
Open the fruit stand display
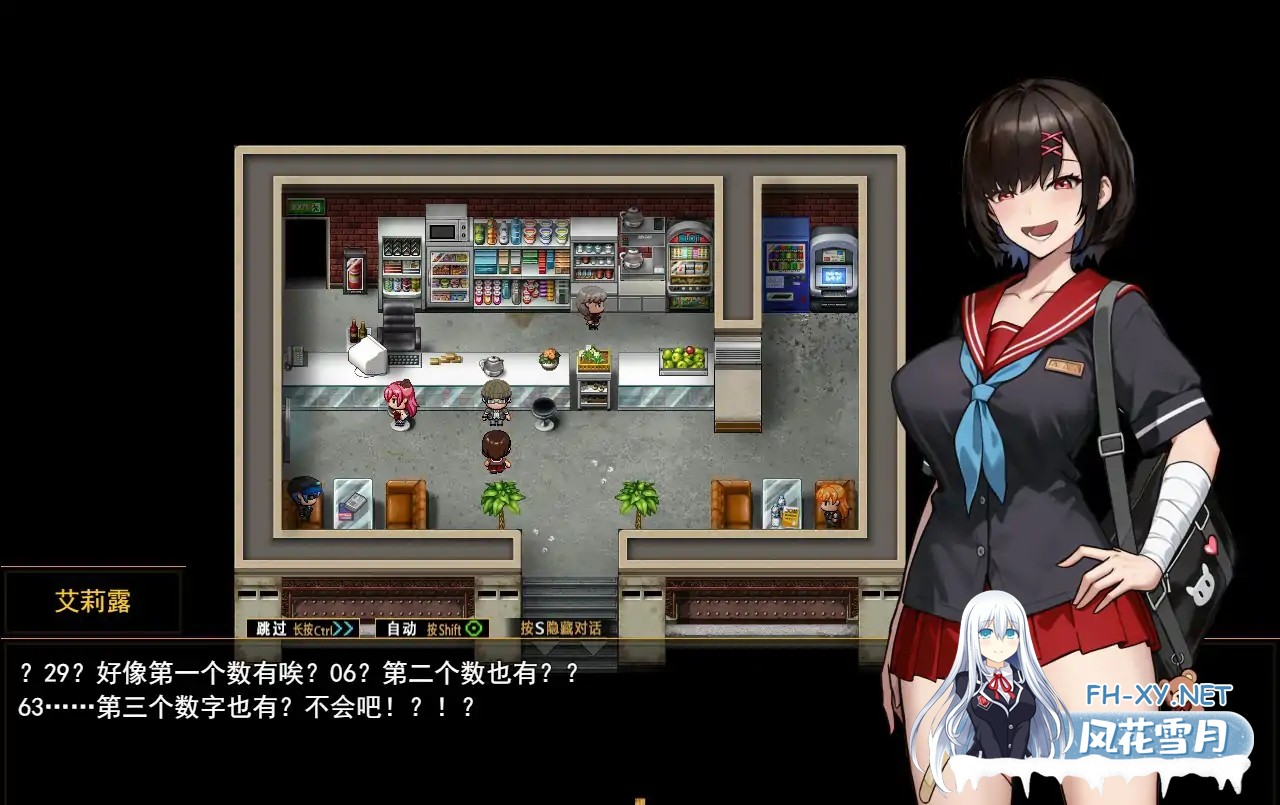click(x=683, y=358)
